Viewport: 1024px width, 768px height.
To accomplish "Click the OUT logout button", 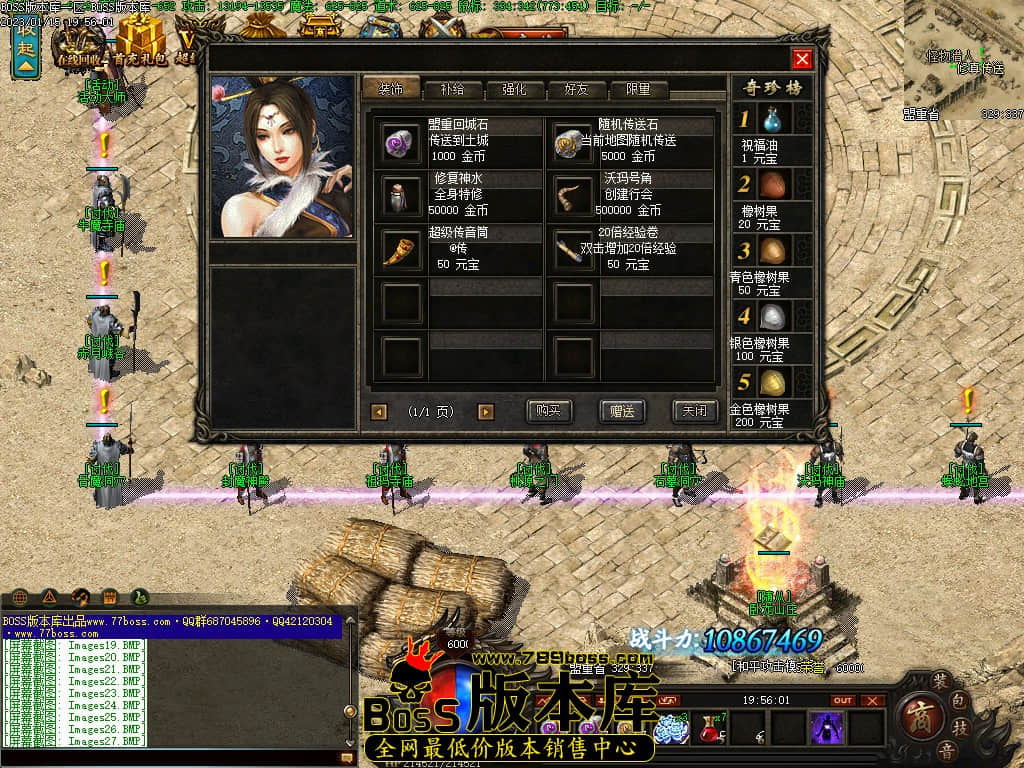I will [x=843, y=700].
